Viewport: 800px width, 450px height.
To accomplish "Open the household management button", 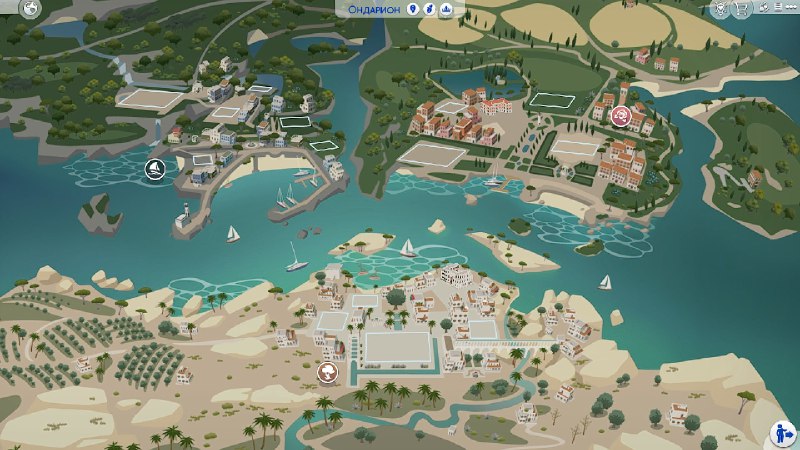I will 781,432.
